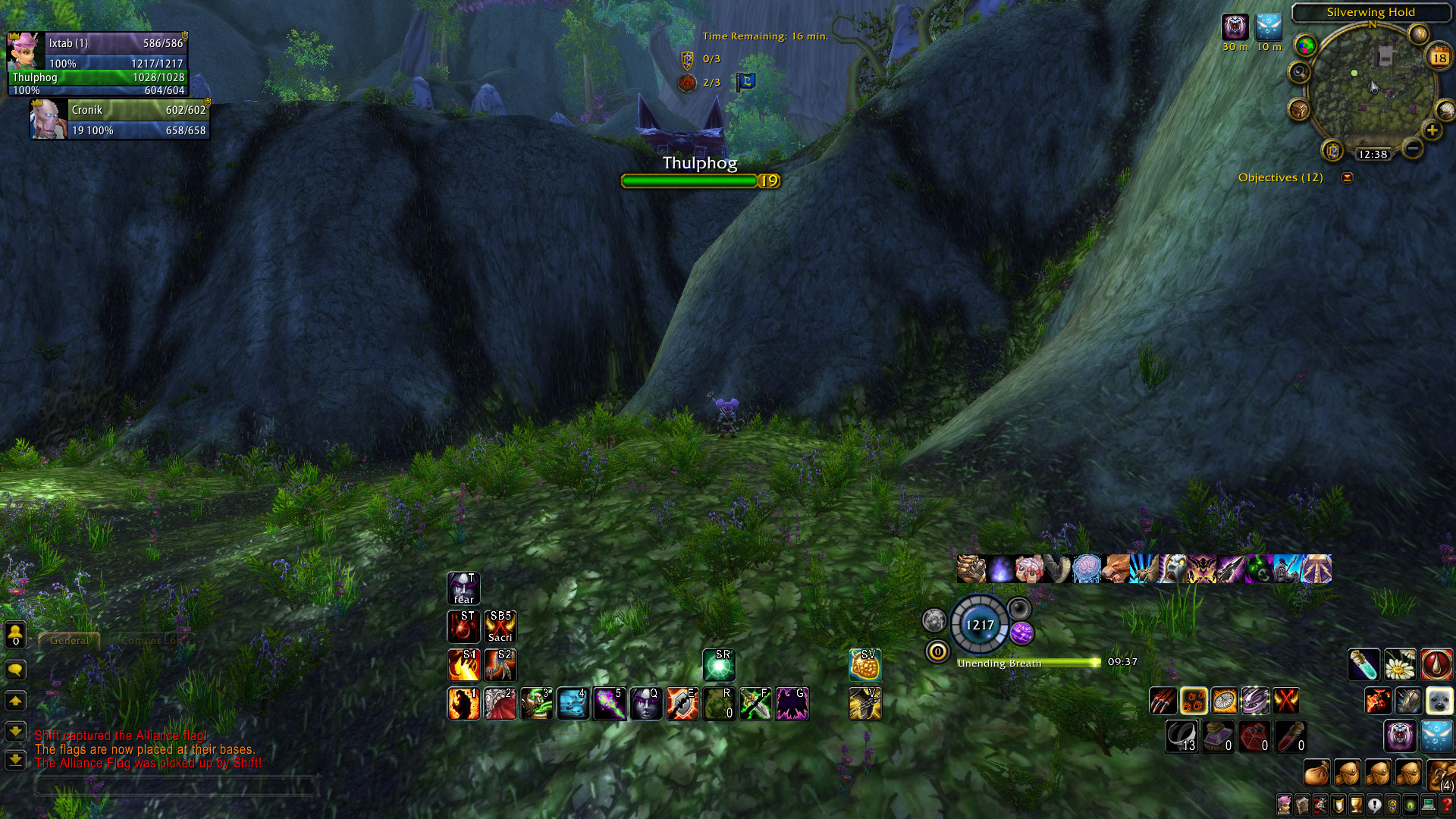Use the Hearthstone (SV) action button
The image size is (1456, 819).
(865, 664)
